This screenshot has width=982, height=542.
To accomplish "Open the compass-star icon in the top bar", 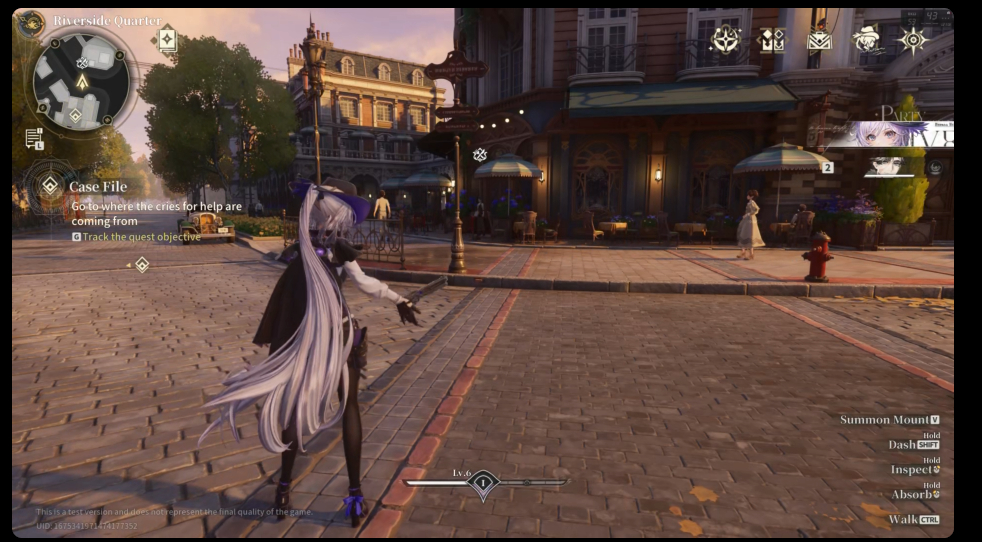I will click(724, 39).
